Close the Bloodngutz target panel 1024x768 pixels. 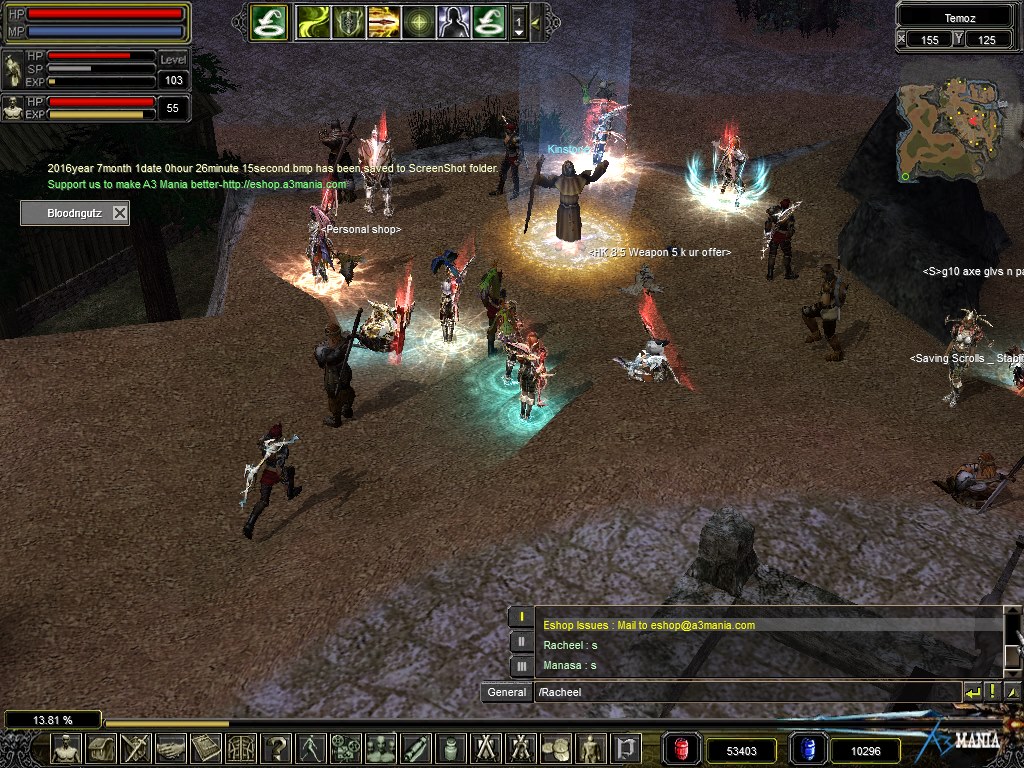(120, 213)
